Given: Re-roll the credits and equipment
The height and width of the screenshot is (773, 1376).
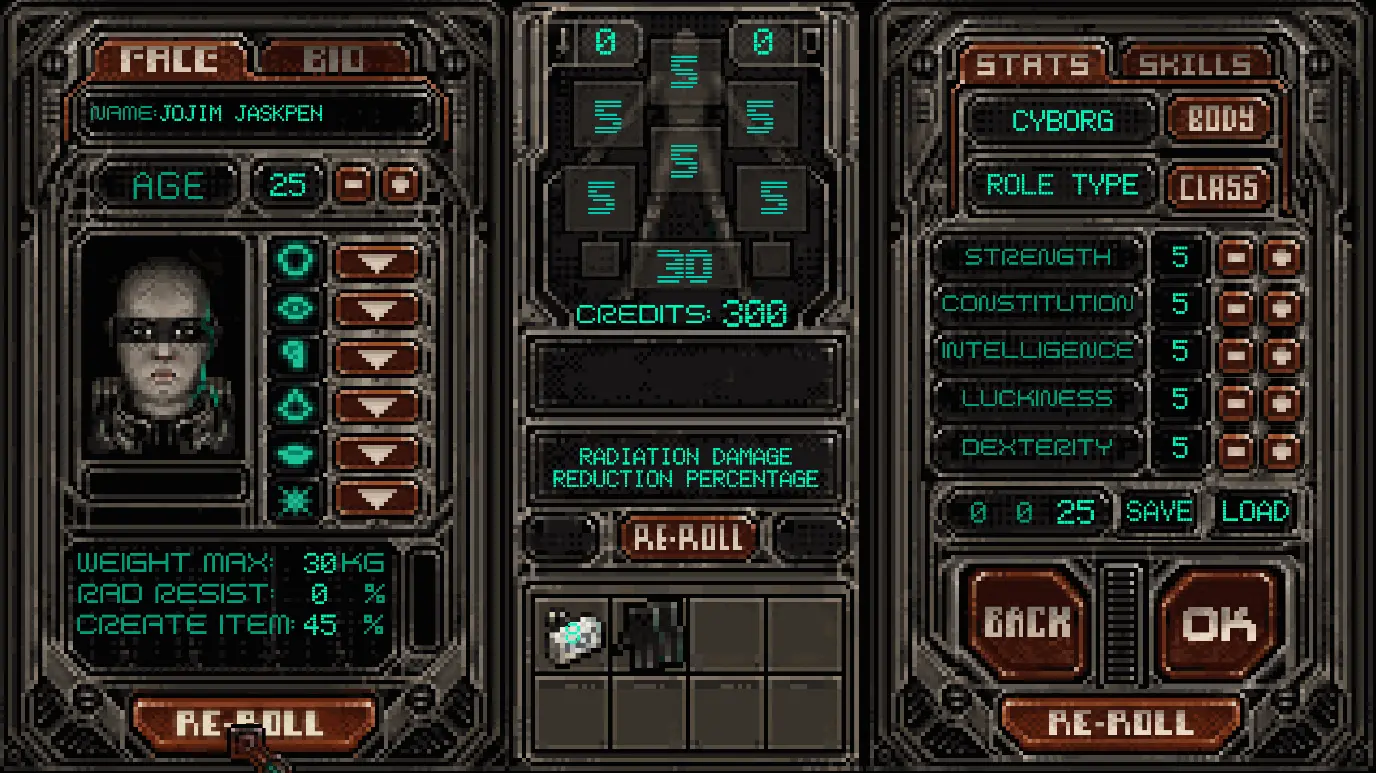Looking at the screenshot, I should (x=687, y=538).
